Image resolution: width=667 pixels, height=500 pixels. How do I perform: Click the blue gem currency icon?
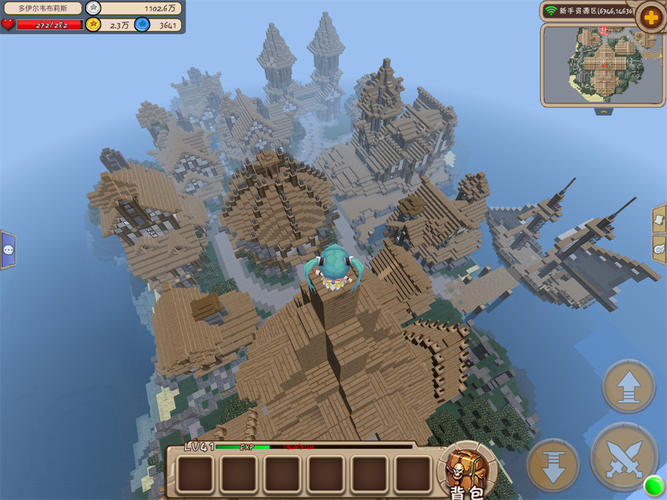(141, 25)
